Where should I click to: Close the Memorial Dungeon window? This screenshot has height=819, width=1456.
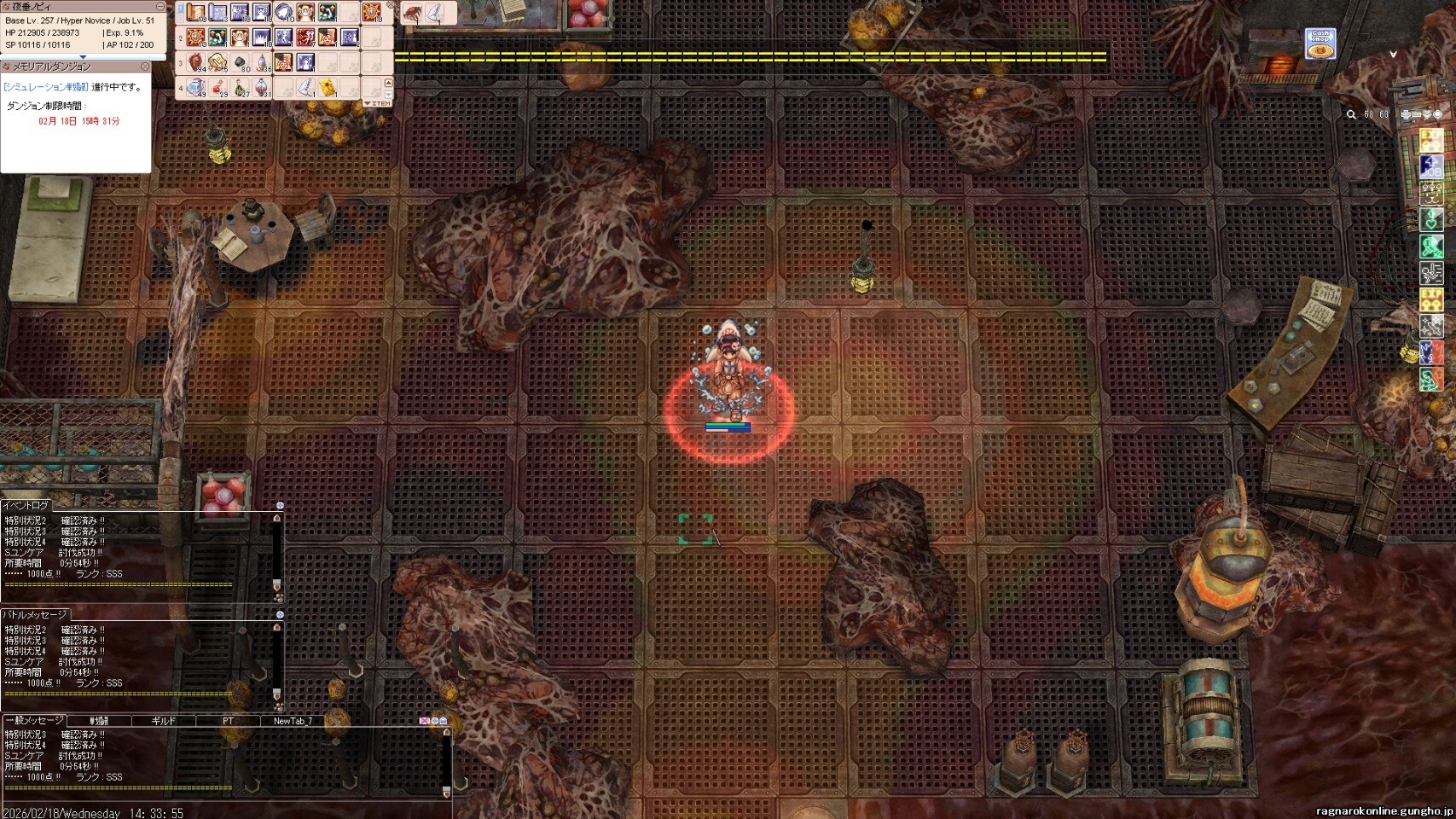[145, 67]
